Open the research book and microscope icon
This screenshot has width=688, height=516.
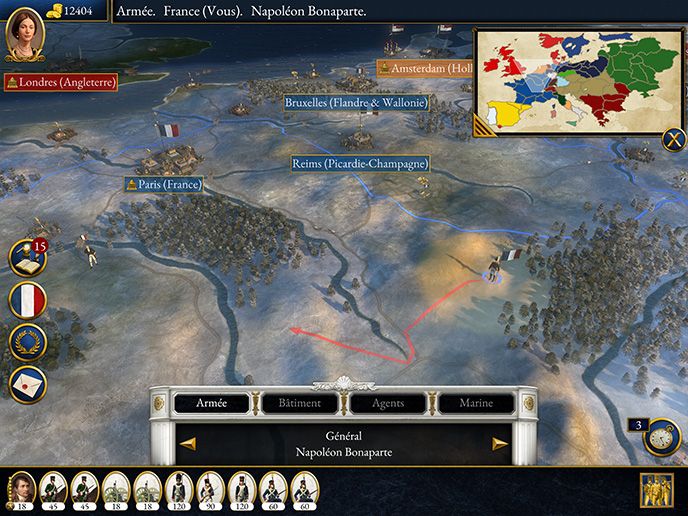tap(27, 257)
